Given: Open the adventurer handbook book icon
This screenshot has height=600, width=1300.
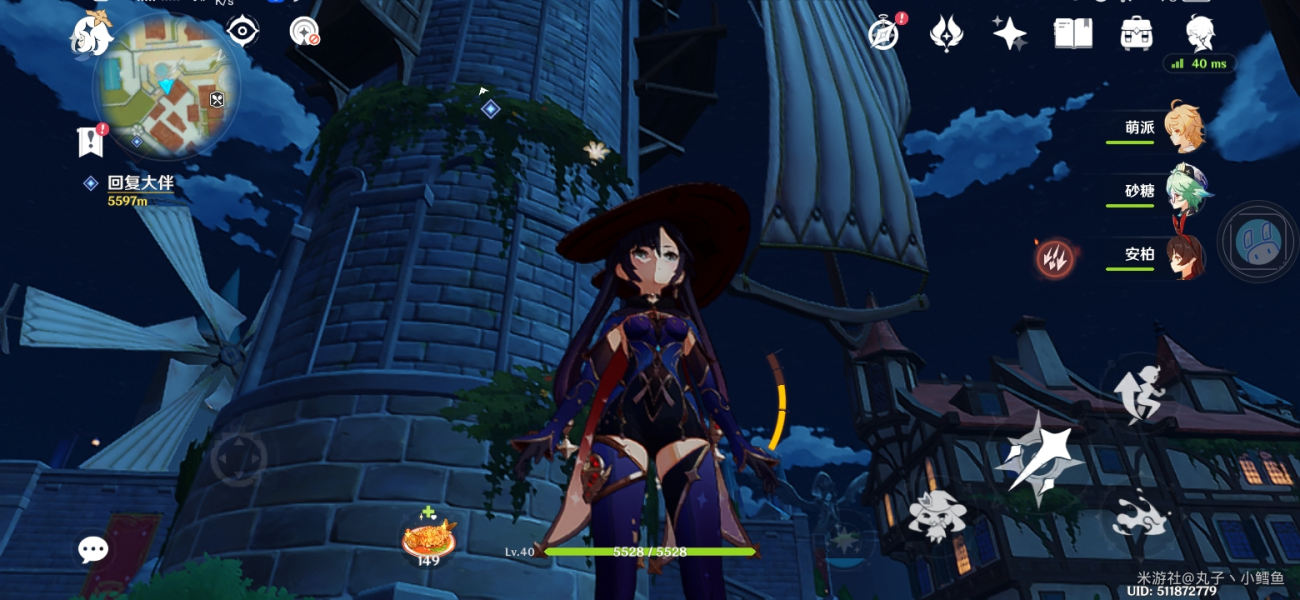Looking at the screenshot, I should pos(1072,33).
